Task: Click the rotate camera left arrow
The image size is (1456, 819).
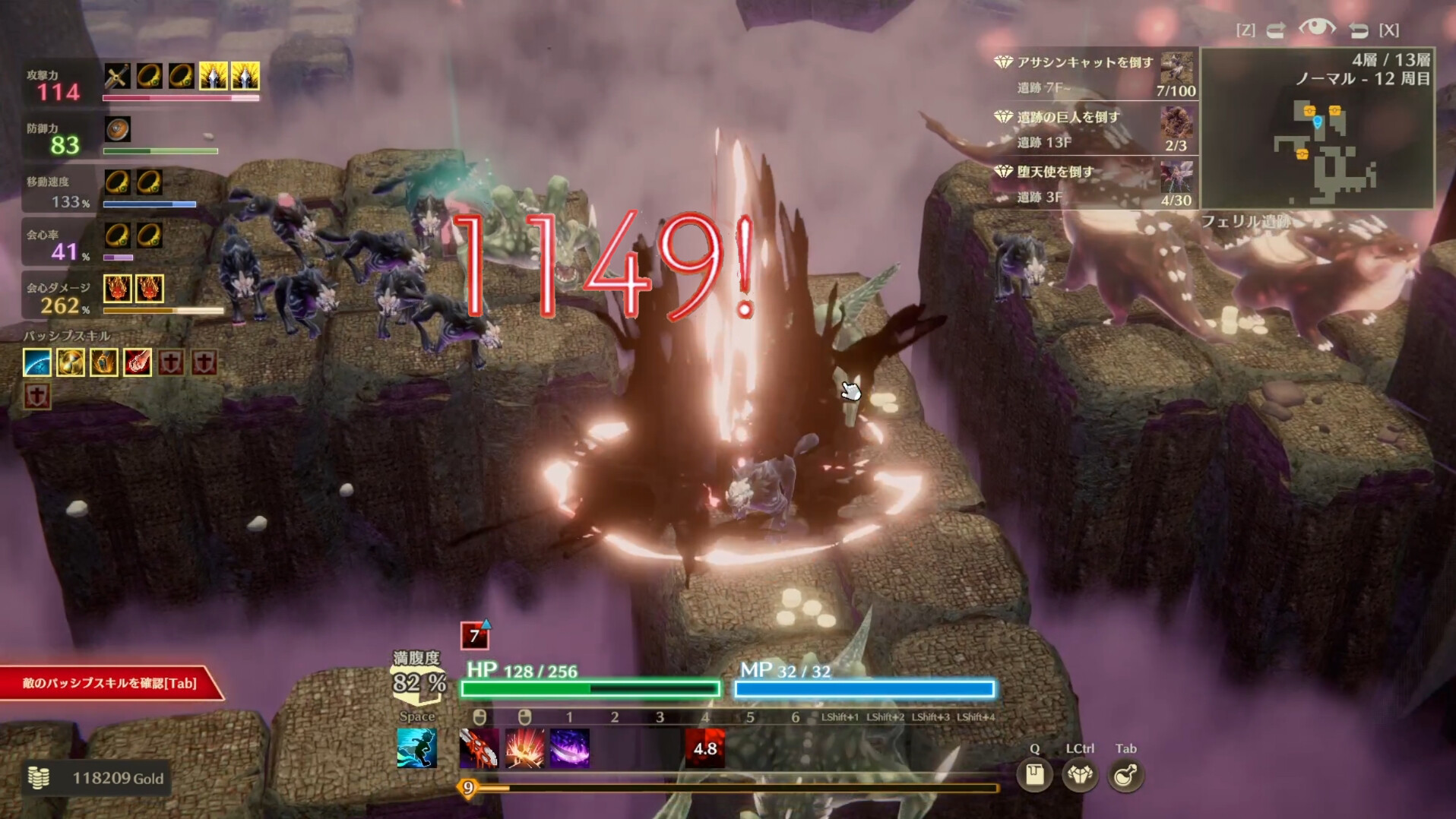Action: (1276, 30)
